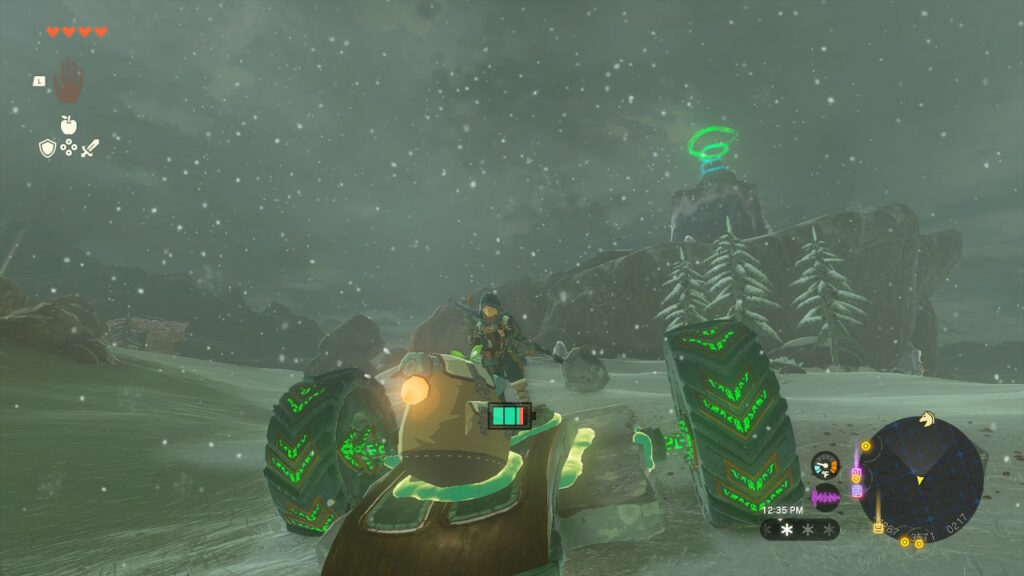Open the sword weapon quick-select icon

(x=90, y=148)
